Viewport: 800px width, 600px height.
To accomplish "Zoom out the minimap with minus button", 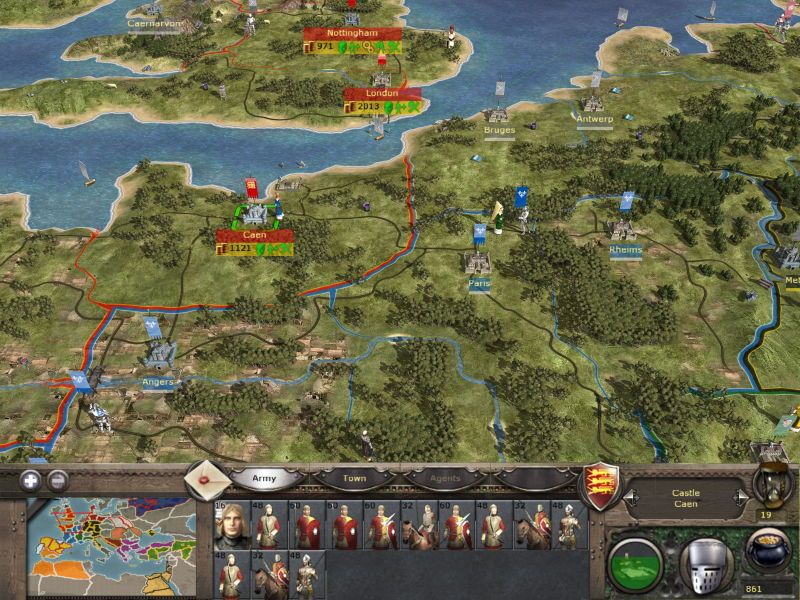I will (x=58, y=479).
